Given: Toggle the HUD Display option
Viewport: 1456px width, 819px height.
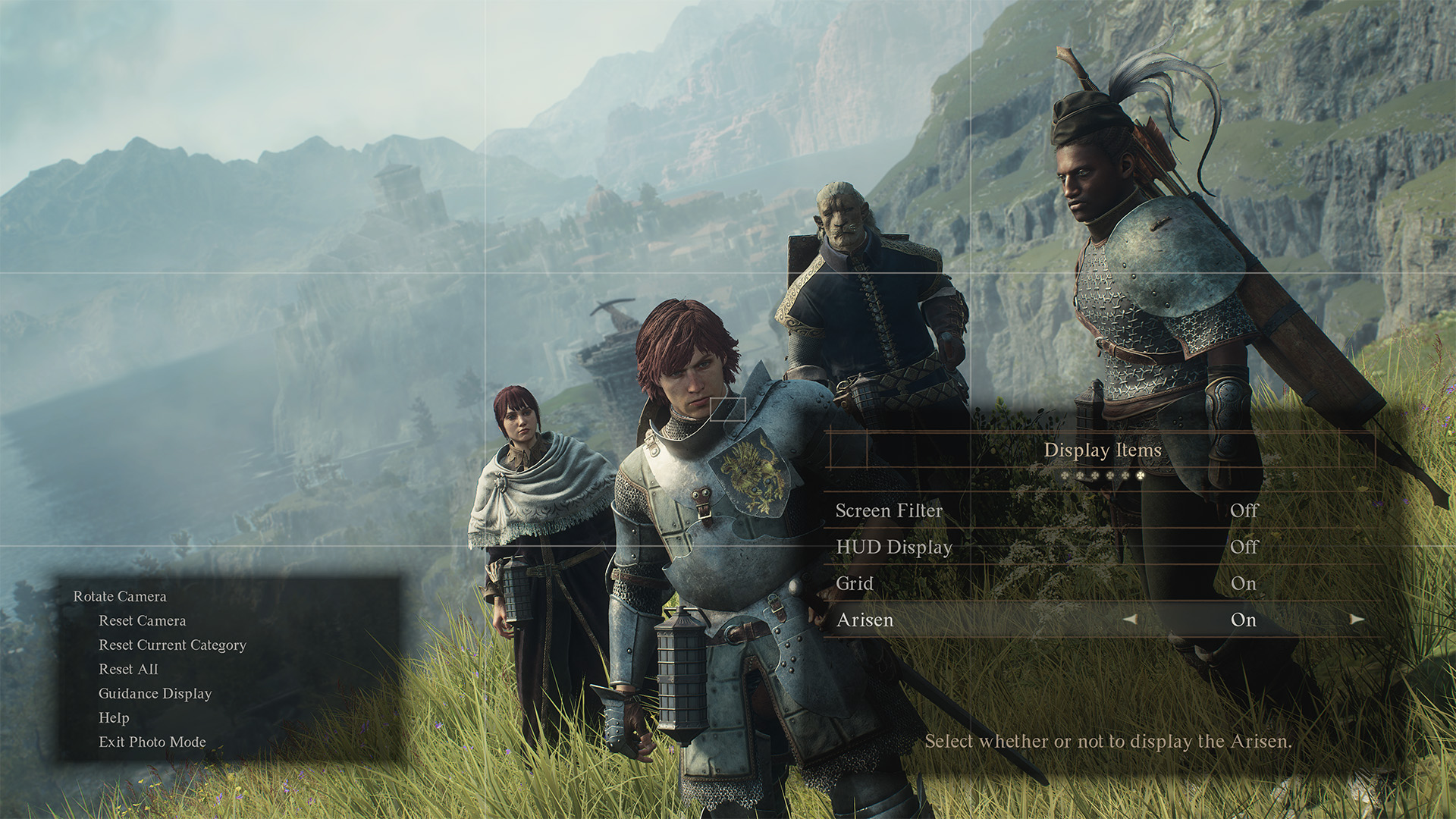Looking at the screenshot, I should (894, 548).
